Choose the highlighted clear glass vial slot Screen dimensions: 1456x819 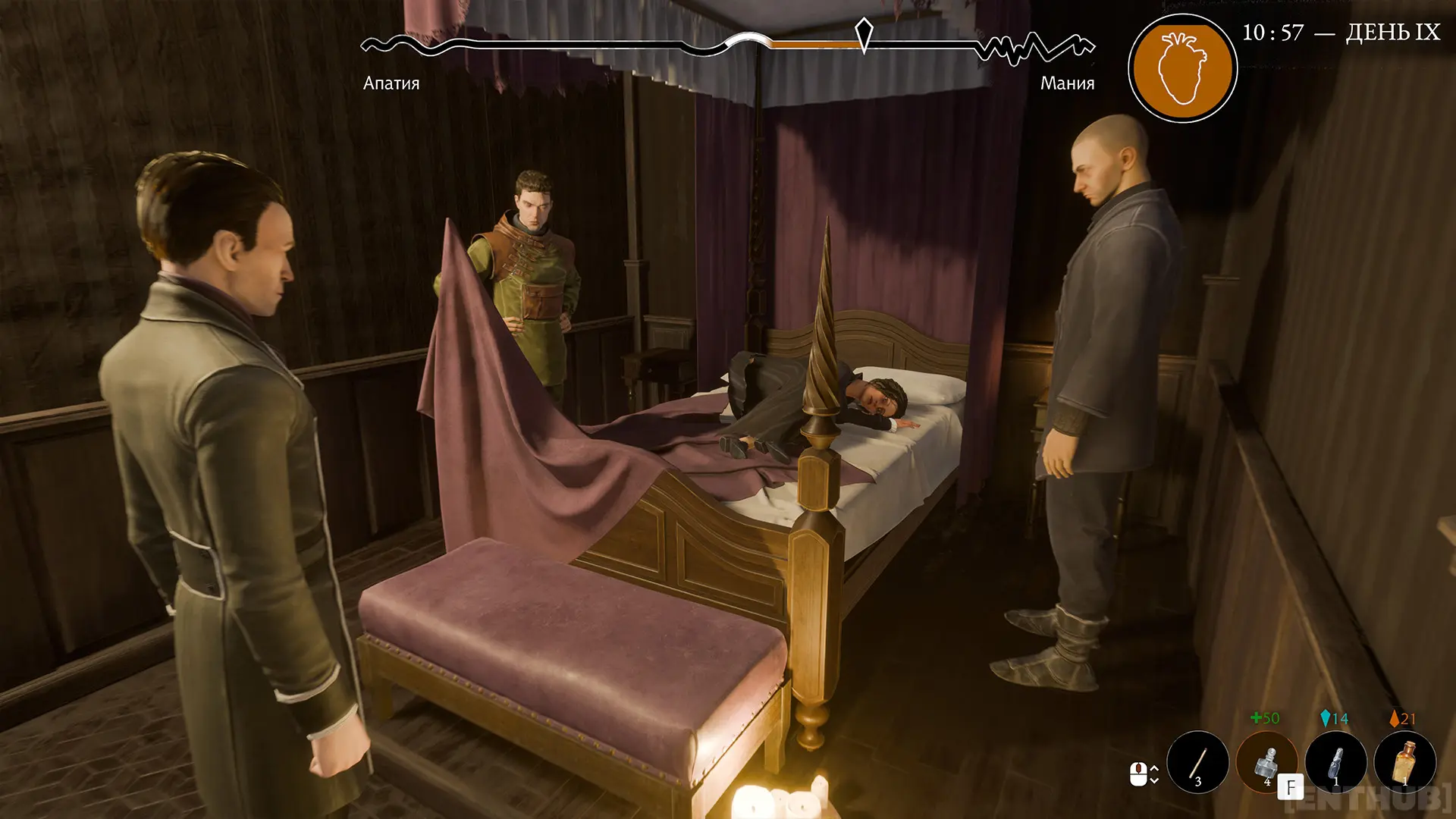pyautogui.click(x=1266, y=761)
